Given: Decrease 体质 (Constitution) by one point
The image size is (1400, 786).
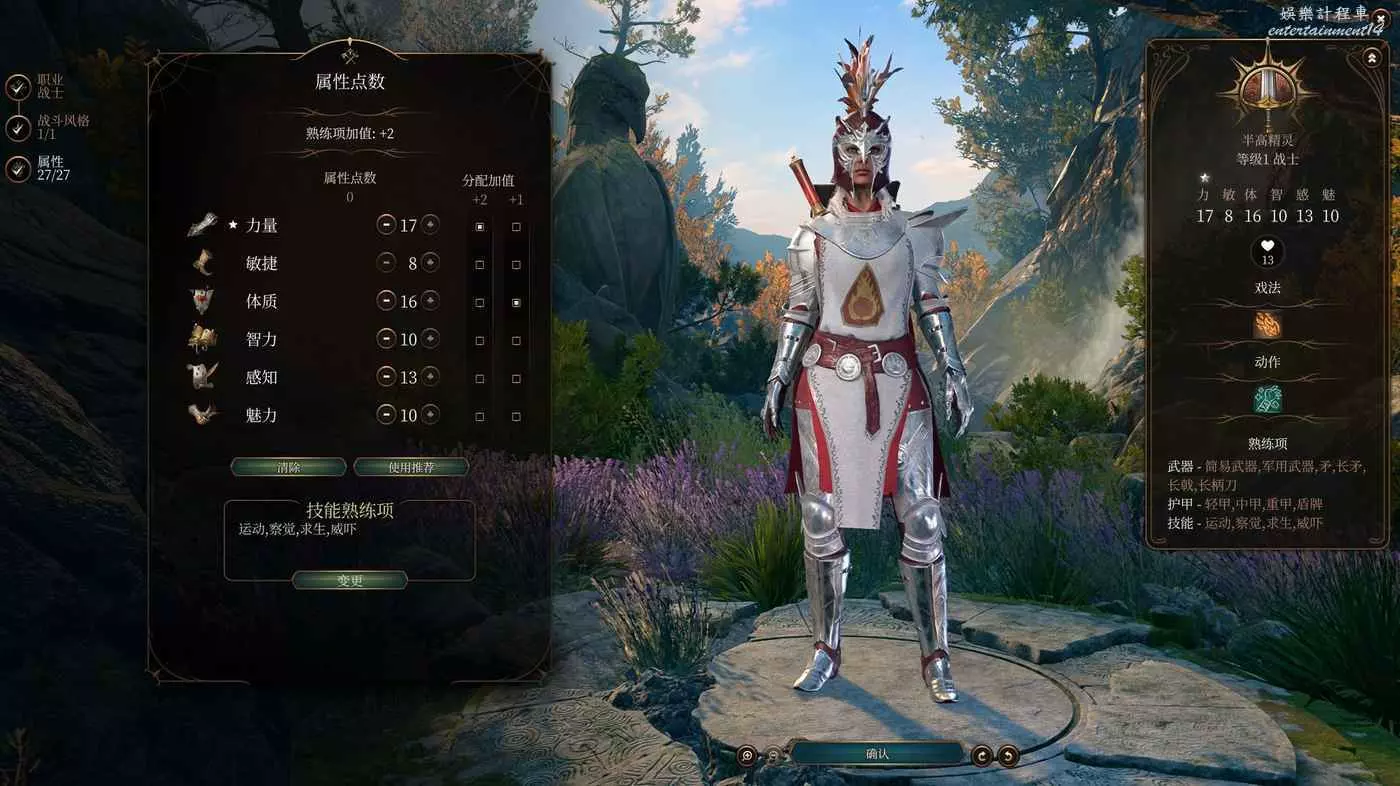Looking at the screenshot, I should click(386, 301).
